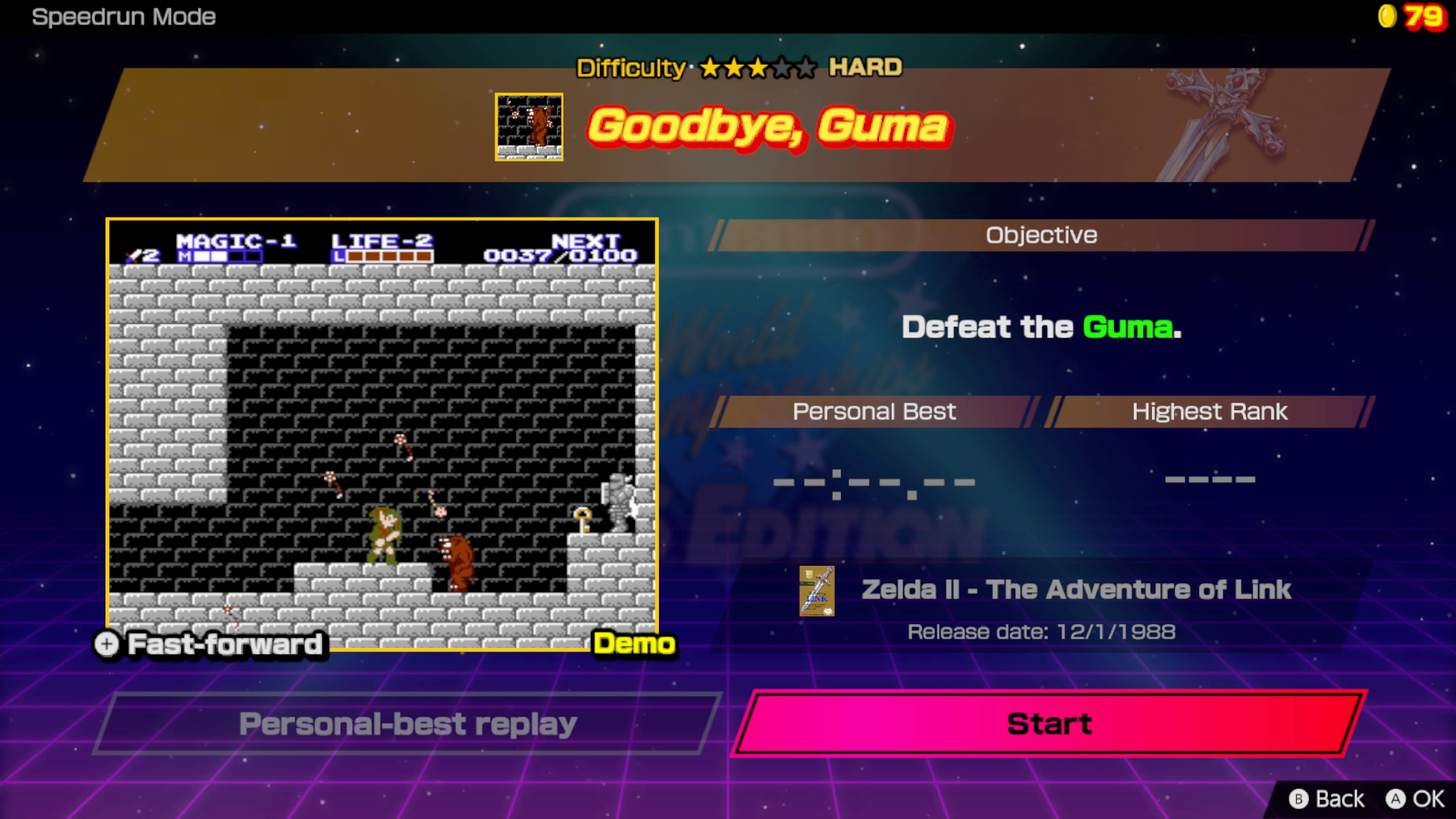Click the Goodbye, Guma stage thumbnail icon
The height and width of the screenshot is (819, 1456).
point(529,127)
